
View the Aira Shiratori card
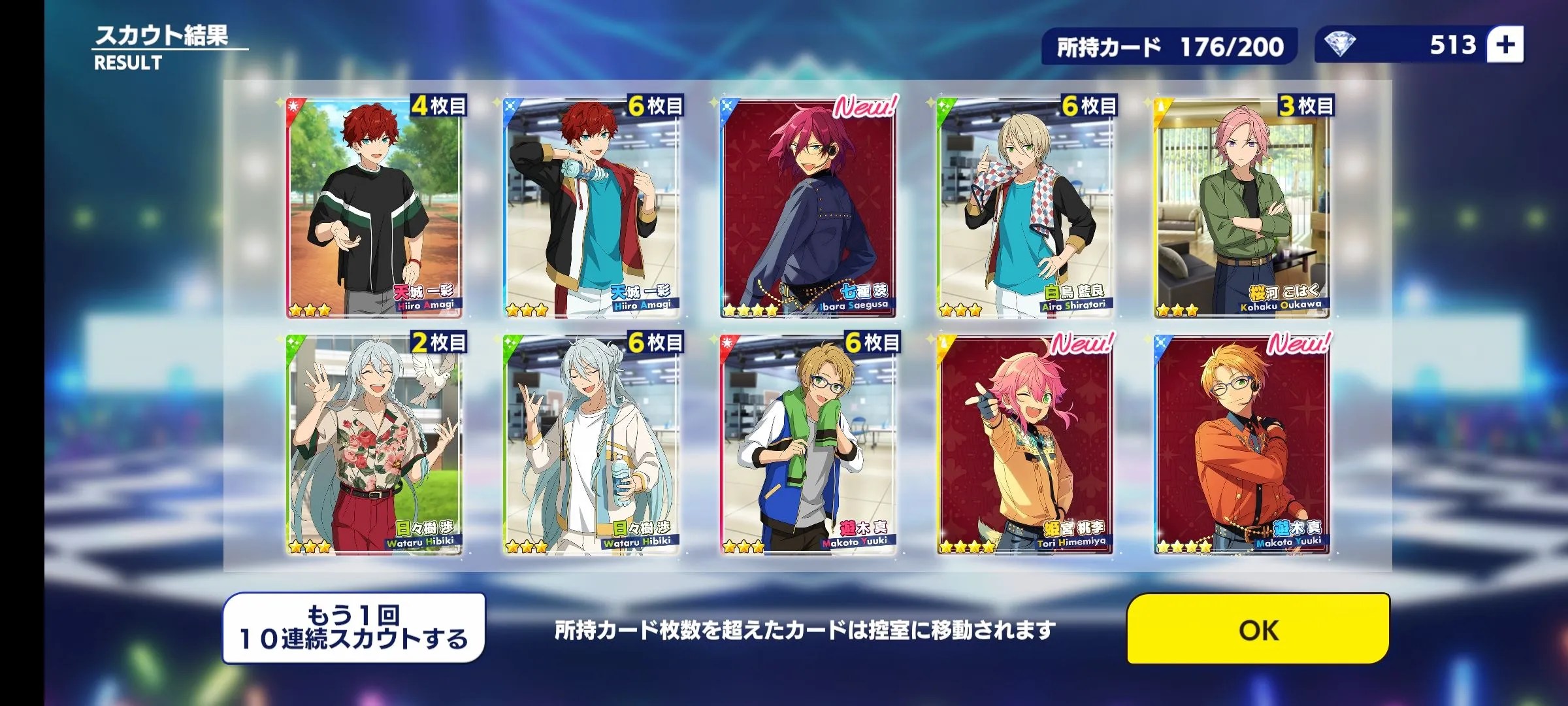1024,209
